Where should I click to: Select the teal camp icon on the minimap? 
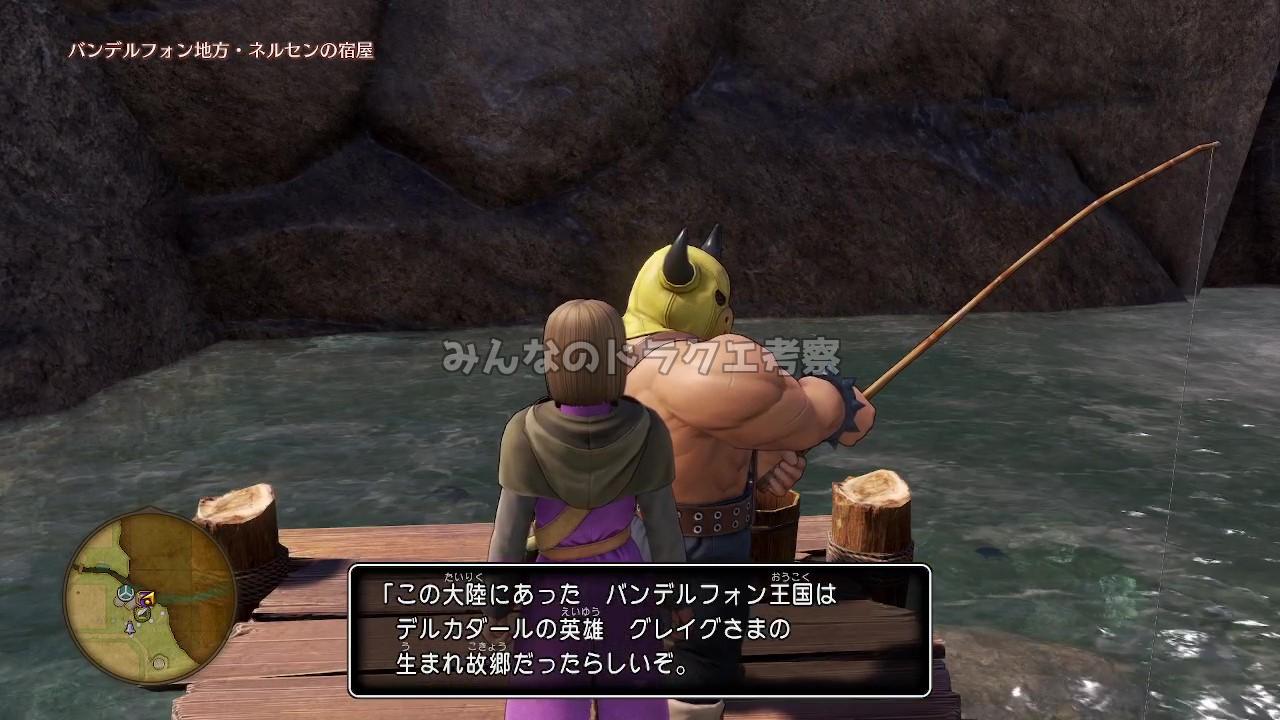(x=125, y=595)
